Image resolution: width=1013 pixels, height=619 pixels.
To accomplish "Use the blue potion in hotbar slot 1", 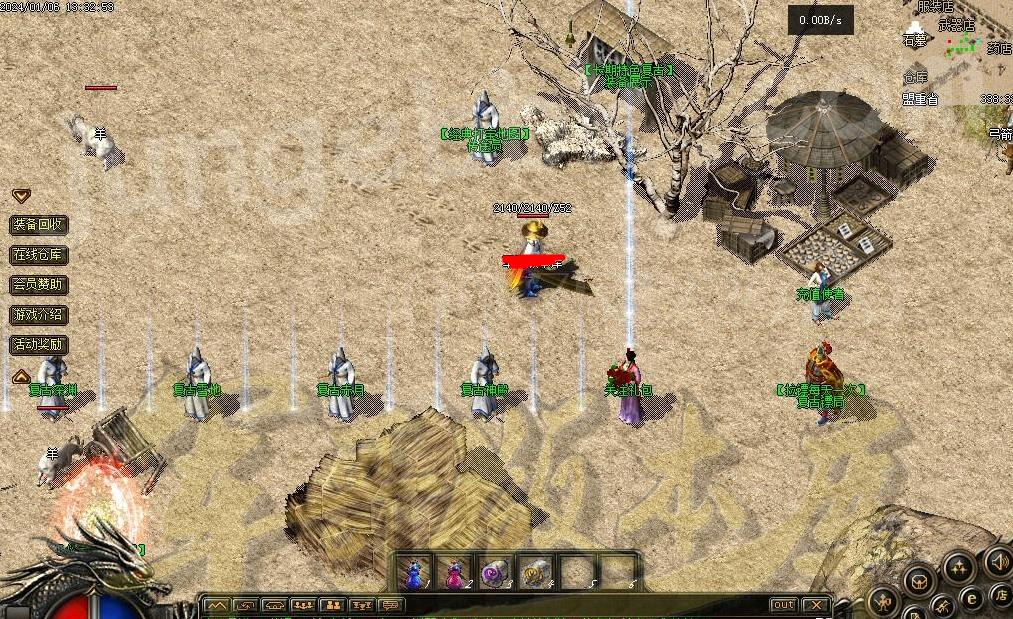I will click(x=413, y=574).
